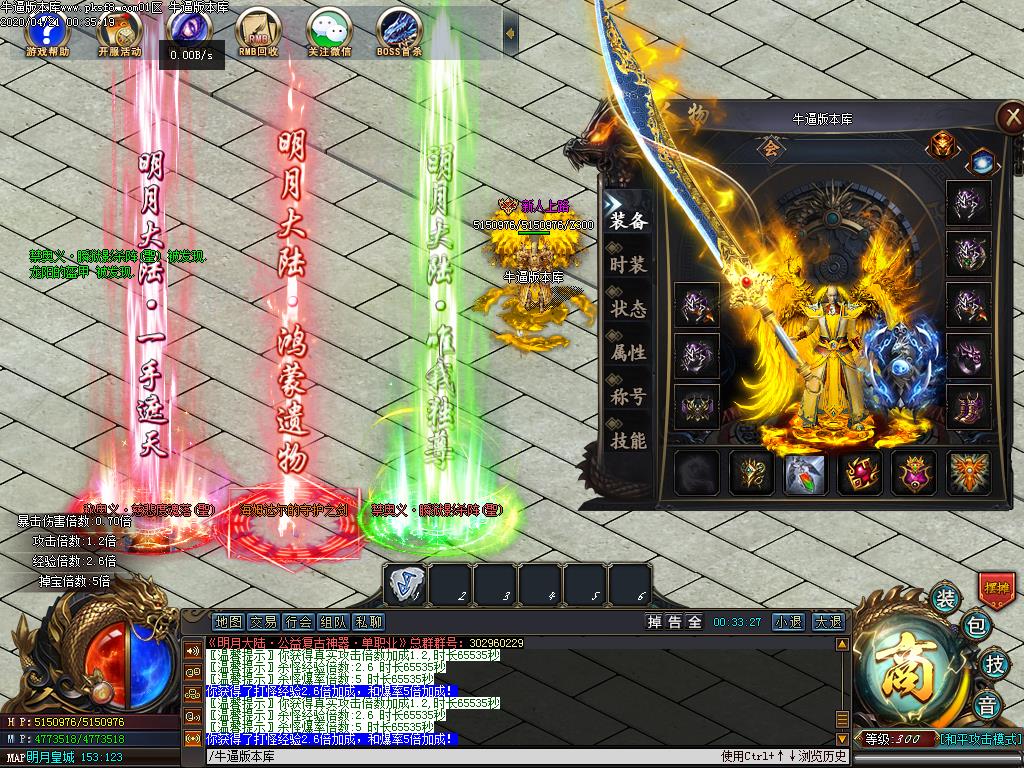Collapse the top icon bar arrow

(510, 33)
